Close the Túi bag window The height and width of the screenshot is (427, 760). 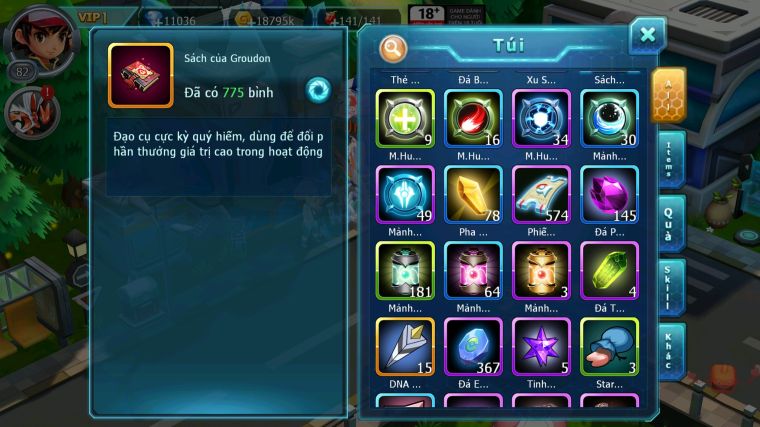pos(647,35)
